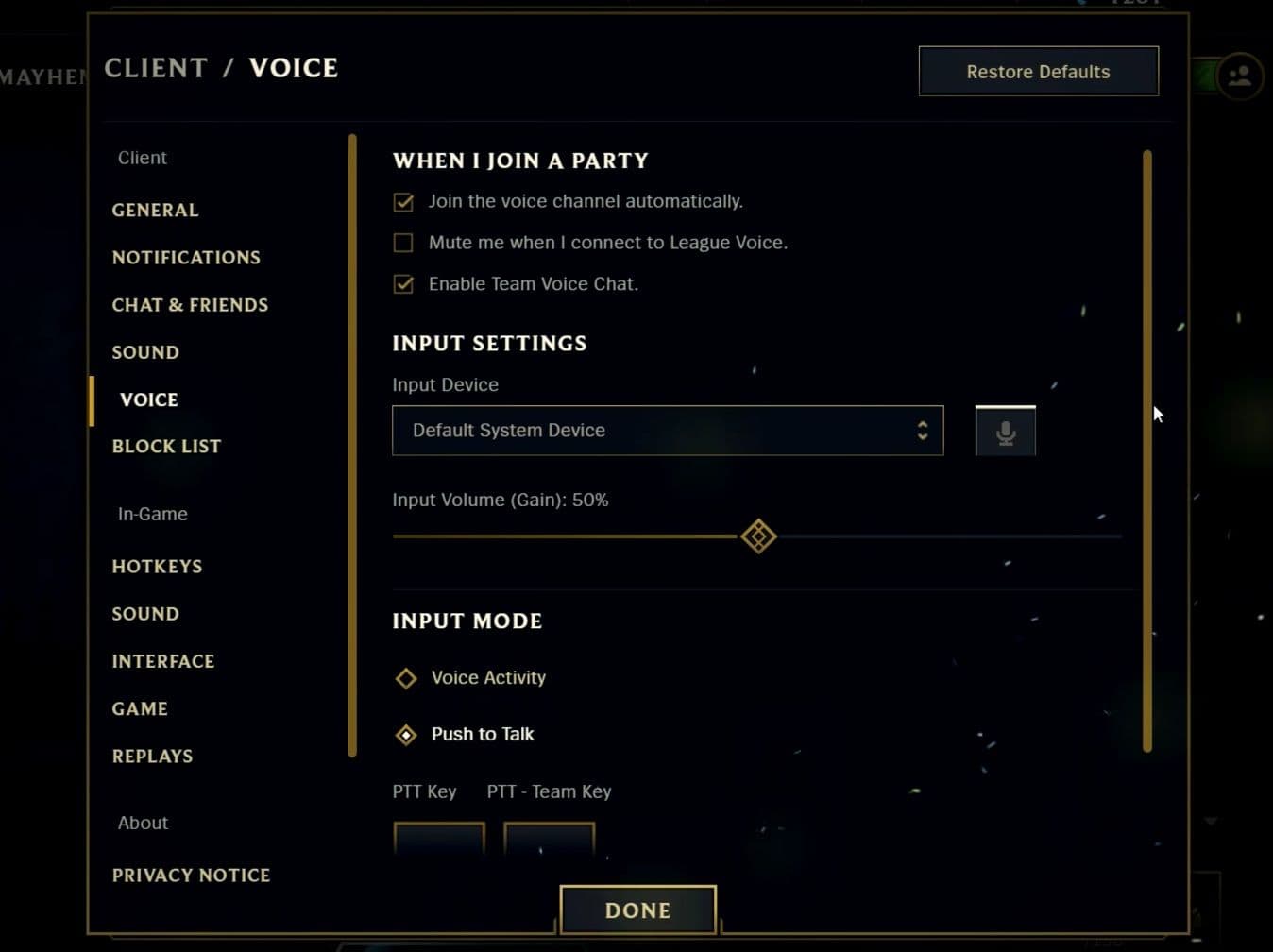Open the social panel icon at top right

1241,76
